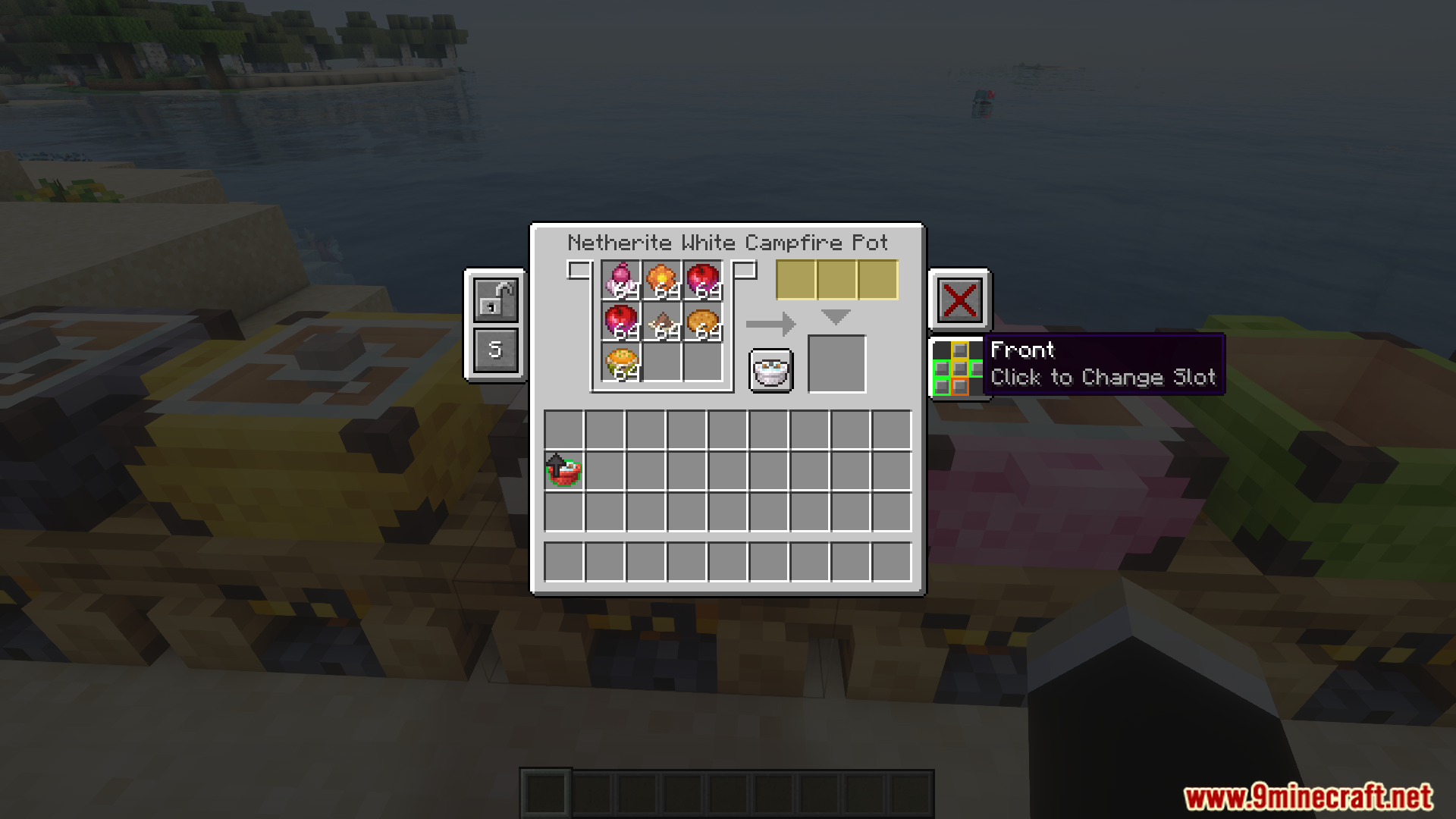Toggle the padlock to lock the pot
Image resolution: width=1456 pixels, height=819 pixels.
494,300
